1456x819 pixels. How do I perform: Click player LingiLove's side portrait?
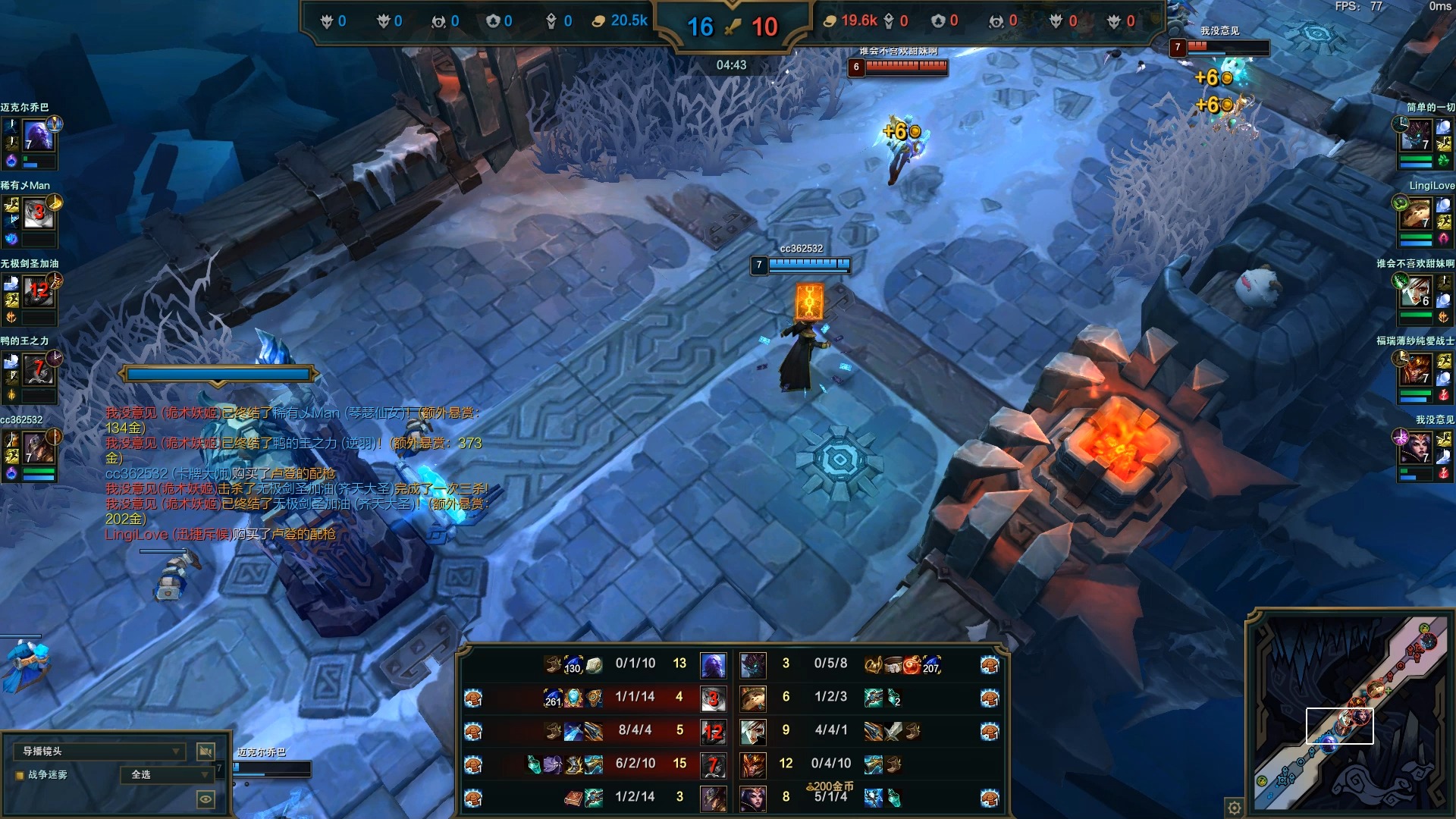pos(1415,215)
